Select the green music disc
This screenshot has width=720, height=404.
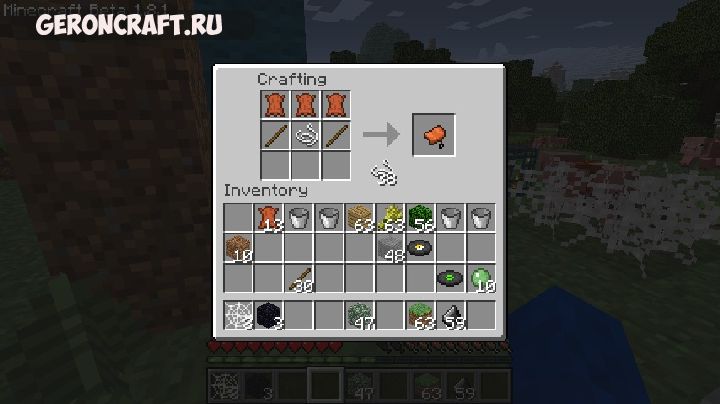[x=449, y=277]
